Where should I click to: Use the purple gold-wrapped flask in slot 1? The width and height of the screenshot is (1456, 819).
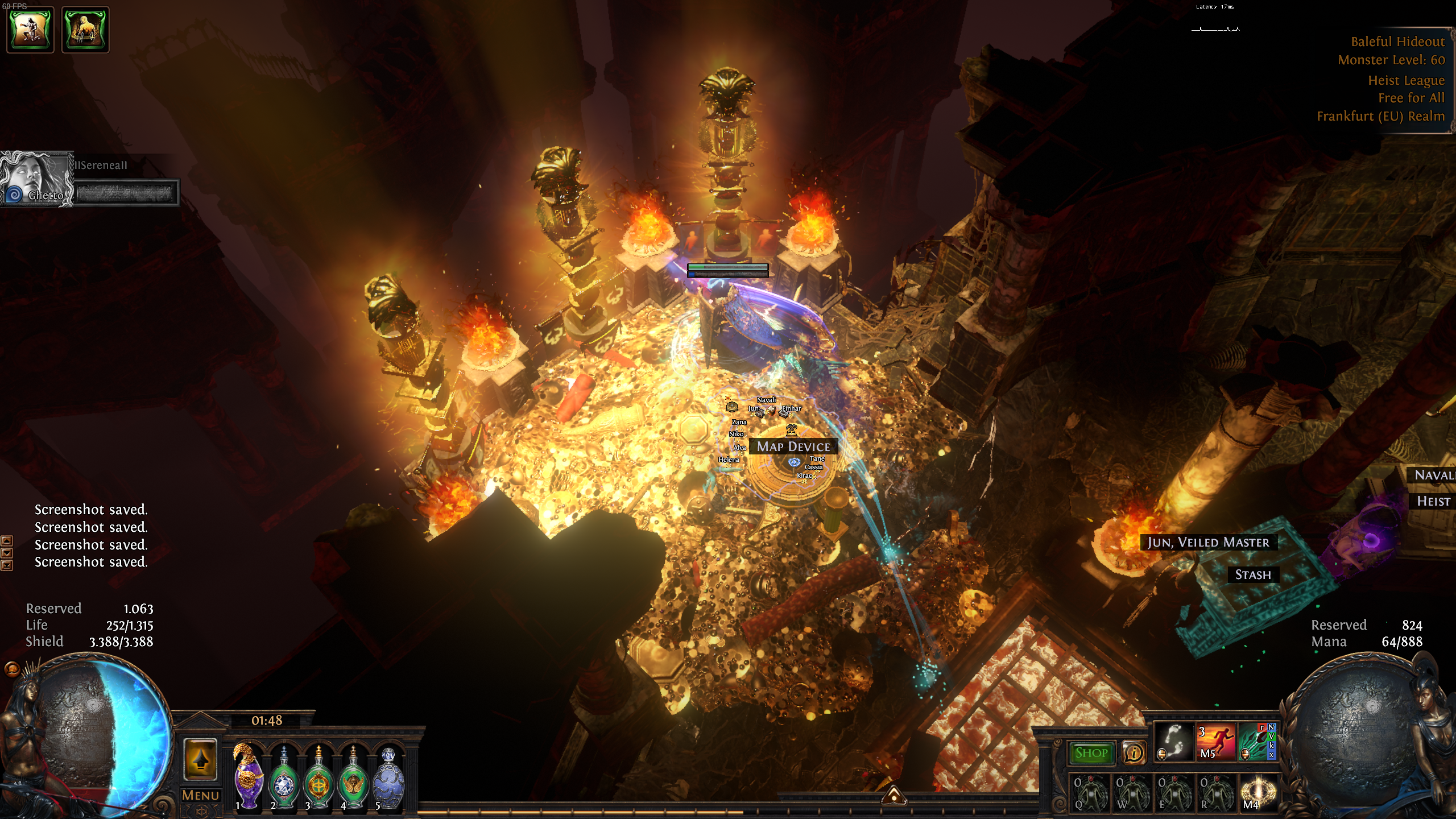248,776
